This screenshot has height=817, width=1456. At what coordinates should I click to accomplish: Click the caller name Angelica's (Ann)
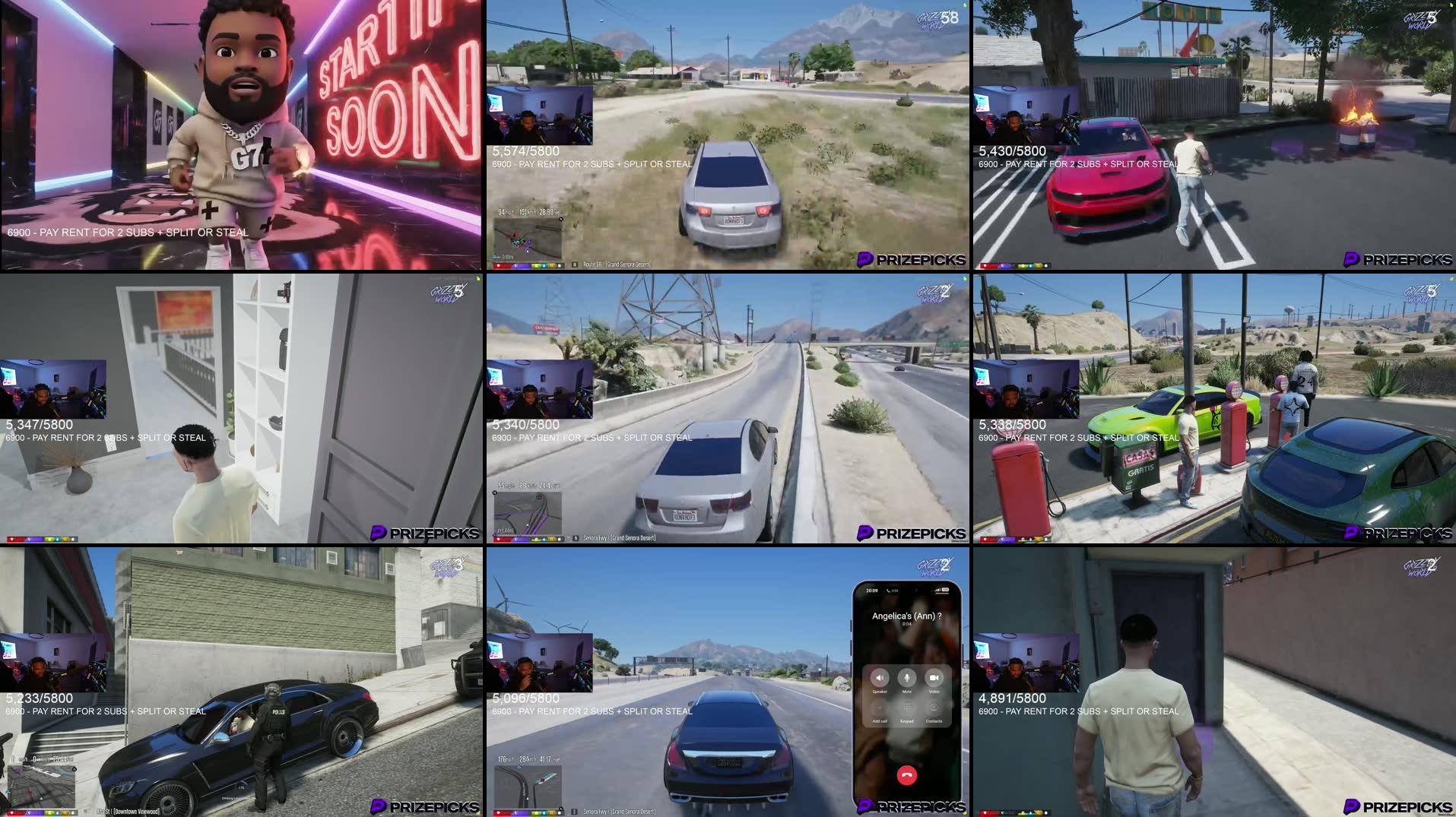[907, 616]
